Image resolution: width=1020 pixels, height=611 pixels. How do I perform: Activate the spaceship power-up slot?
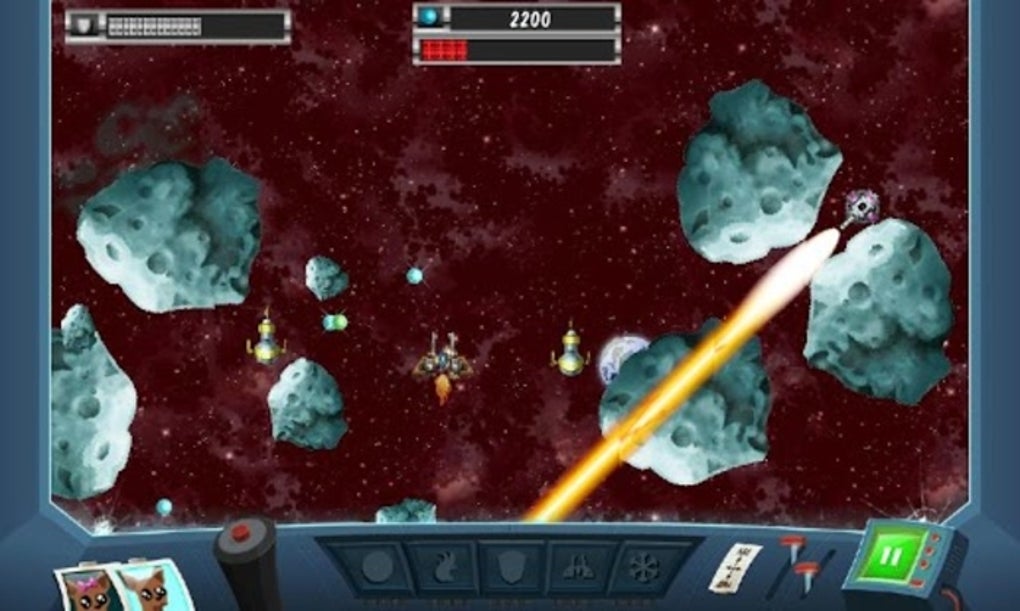(578, 569)
